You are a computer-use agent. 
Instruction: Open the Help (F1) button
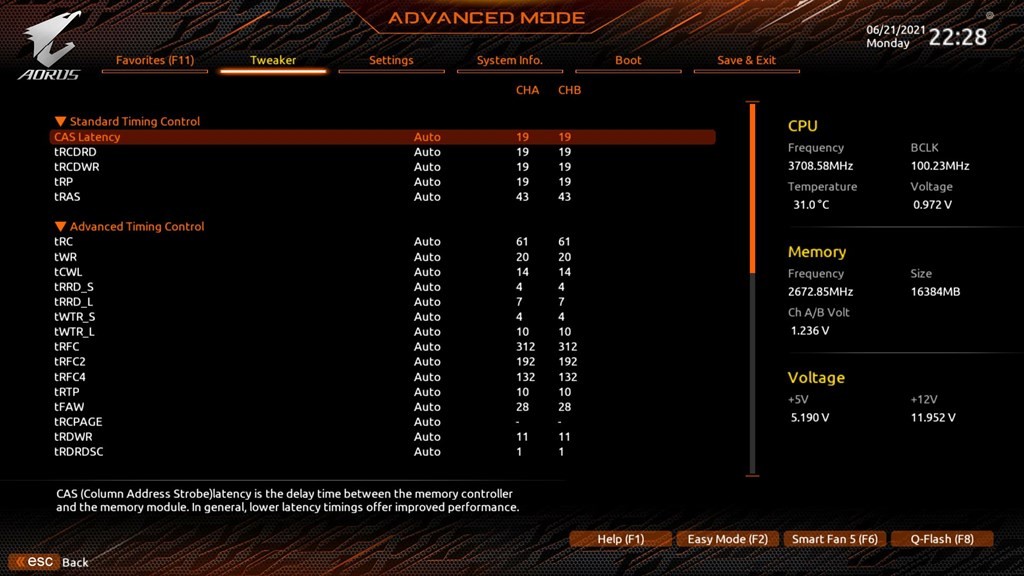coord(620,539)
